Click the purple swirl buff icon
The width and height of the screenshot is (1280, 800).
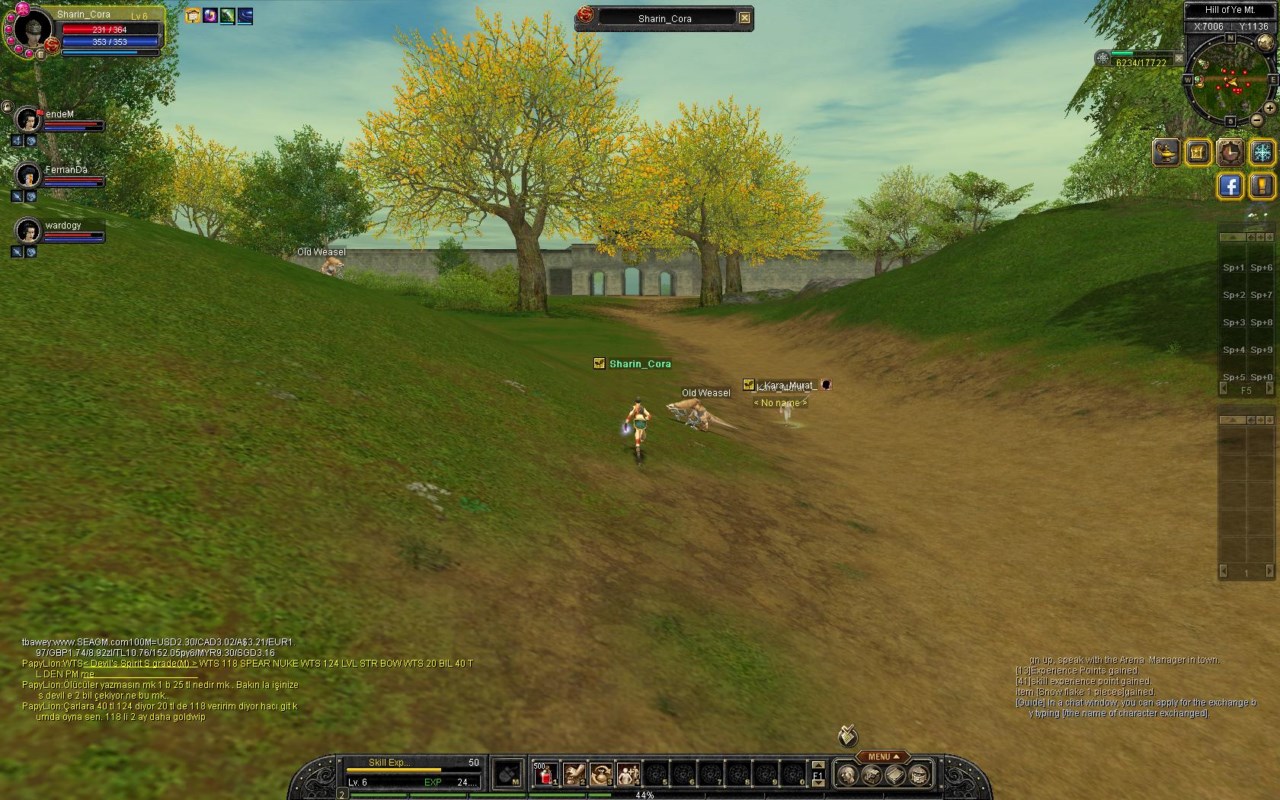point(211,16)
